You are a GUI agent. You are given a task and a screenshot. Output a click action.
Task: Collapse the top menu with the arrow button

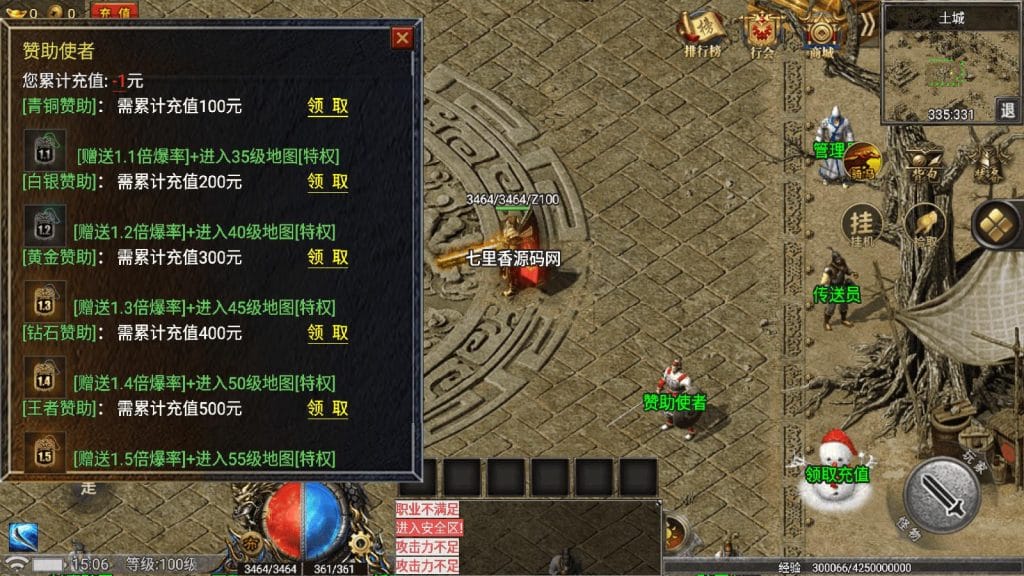coord(868,24)
